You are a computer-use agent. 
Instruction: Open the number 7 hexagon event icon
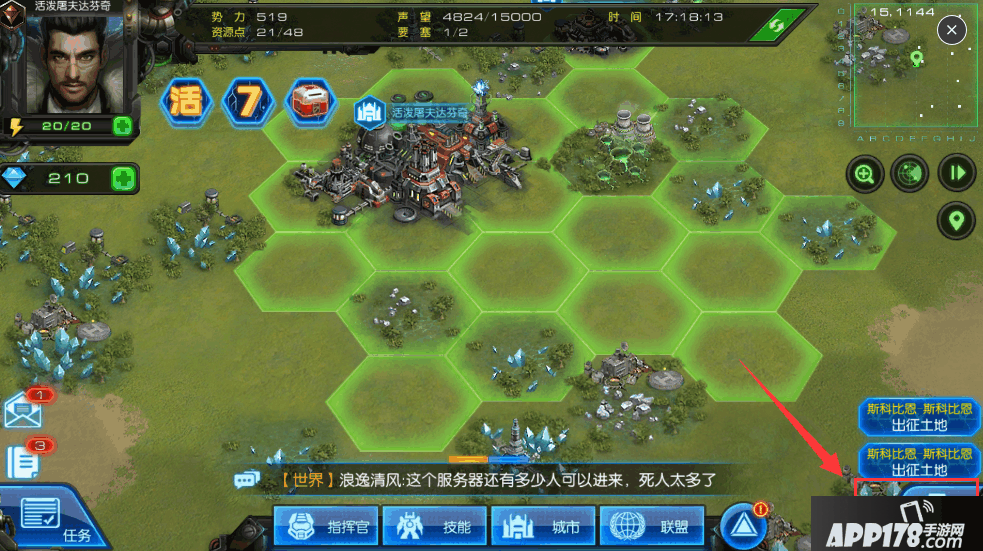click(247, 102)
